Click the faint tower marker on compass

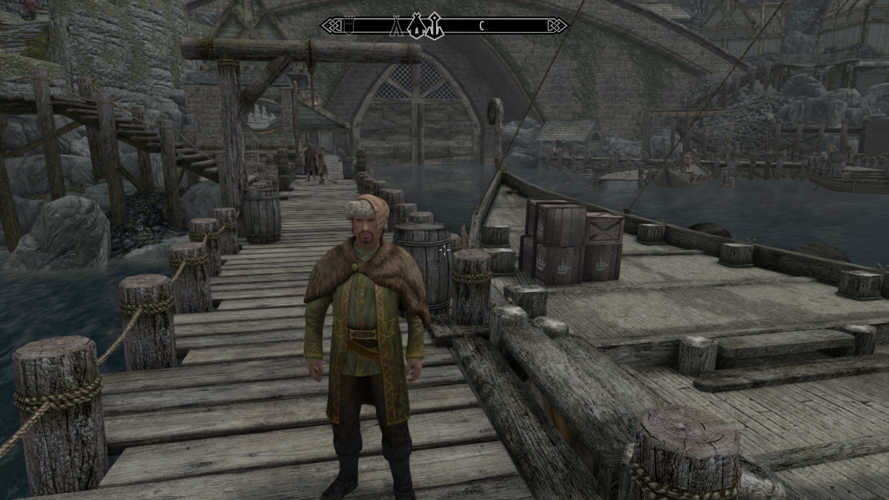pos(349,25)
